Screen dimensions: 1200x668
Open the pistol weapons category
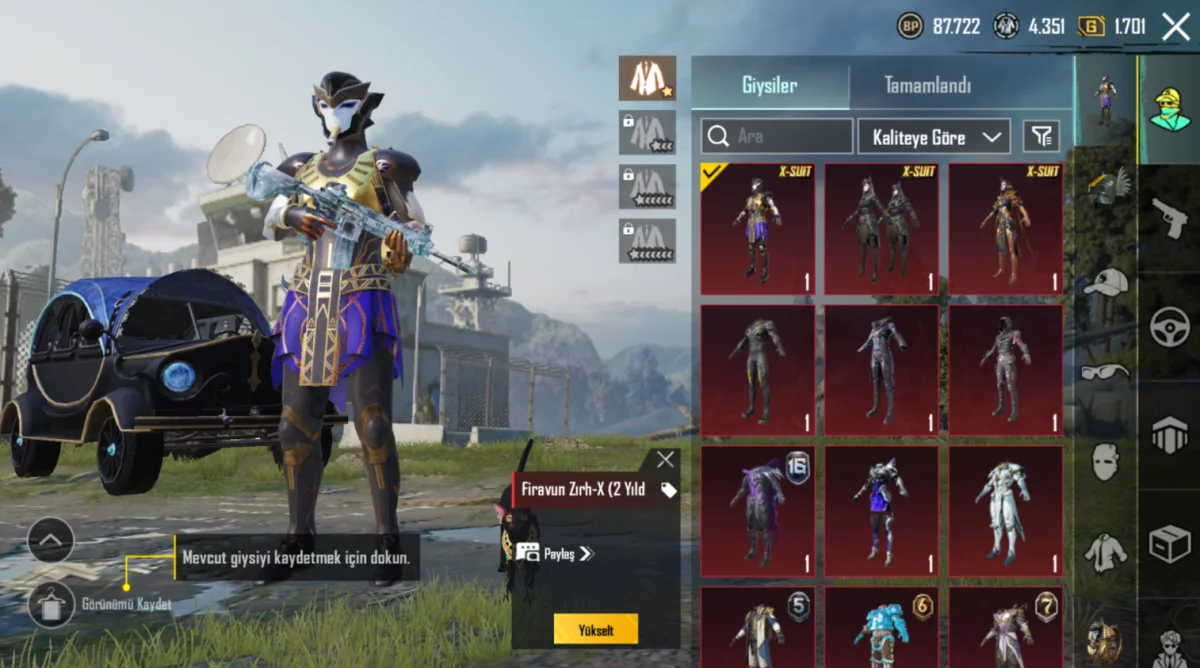[1169, 218]
